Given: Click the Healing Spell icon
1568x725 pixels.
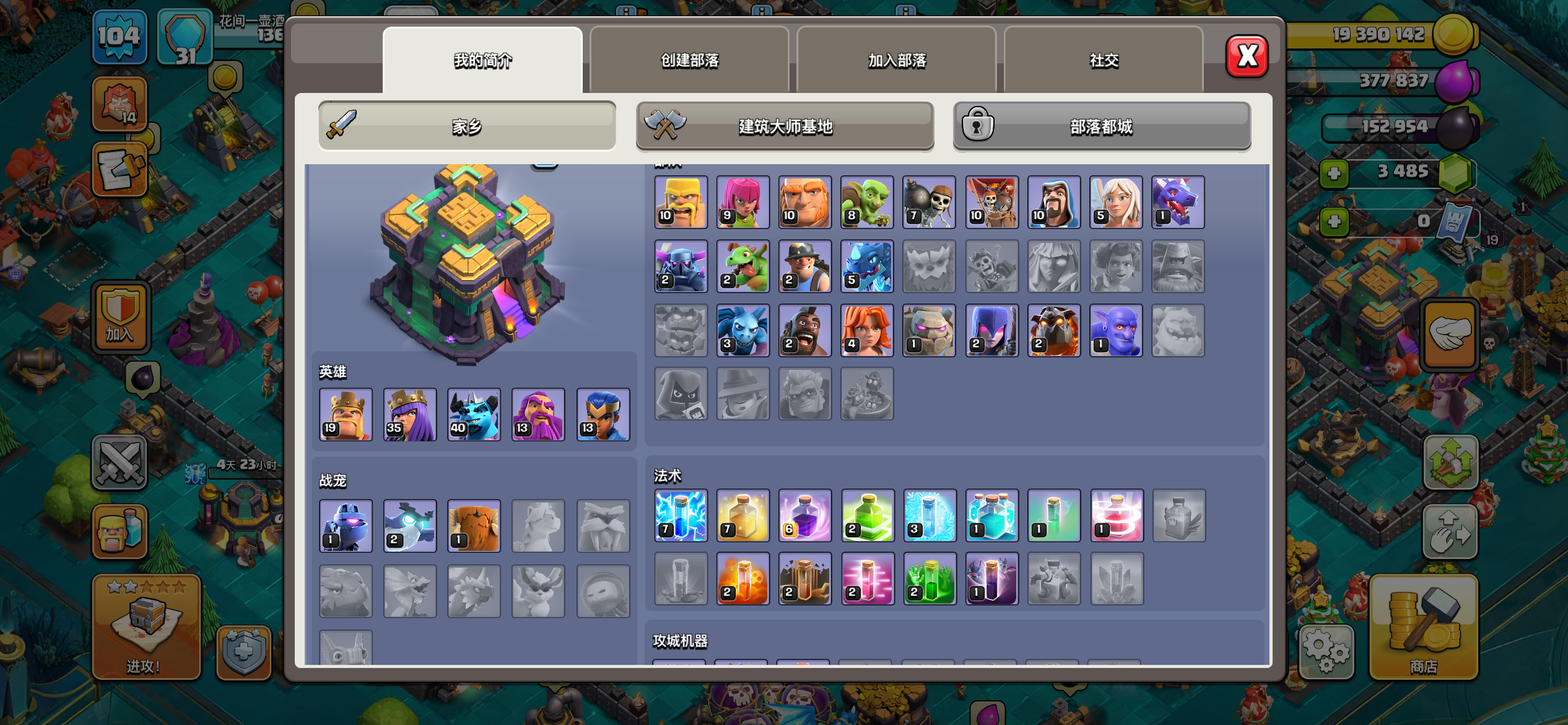Looking at the screenshot, I should point(743,515).
